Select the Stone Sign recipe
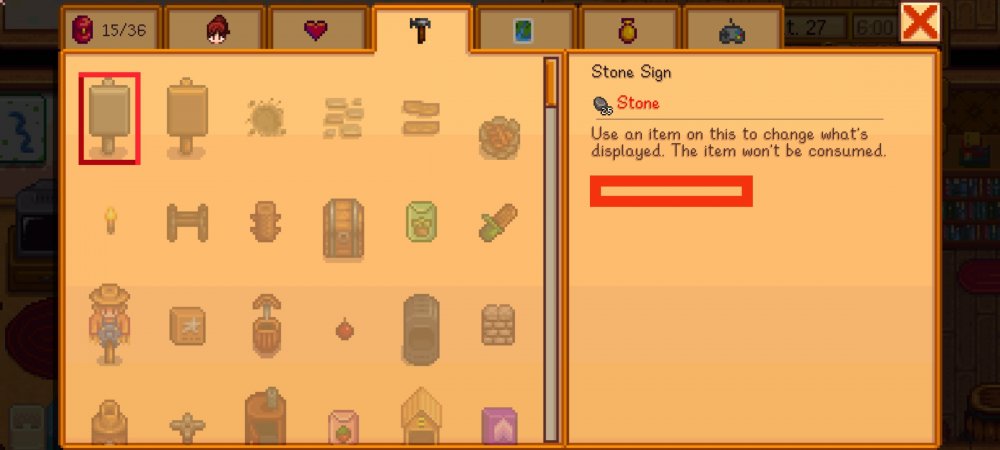 (109, 118)
